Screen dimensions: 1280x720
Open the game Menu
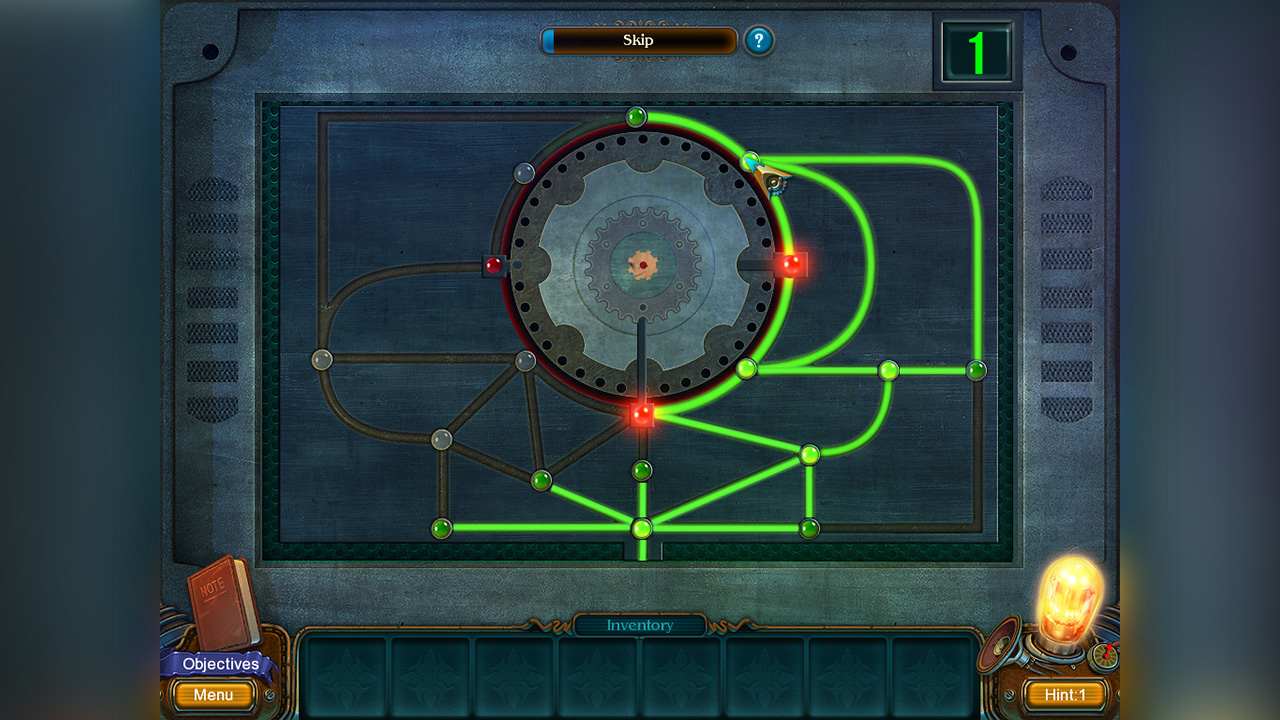click(212, 695)
